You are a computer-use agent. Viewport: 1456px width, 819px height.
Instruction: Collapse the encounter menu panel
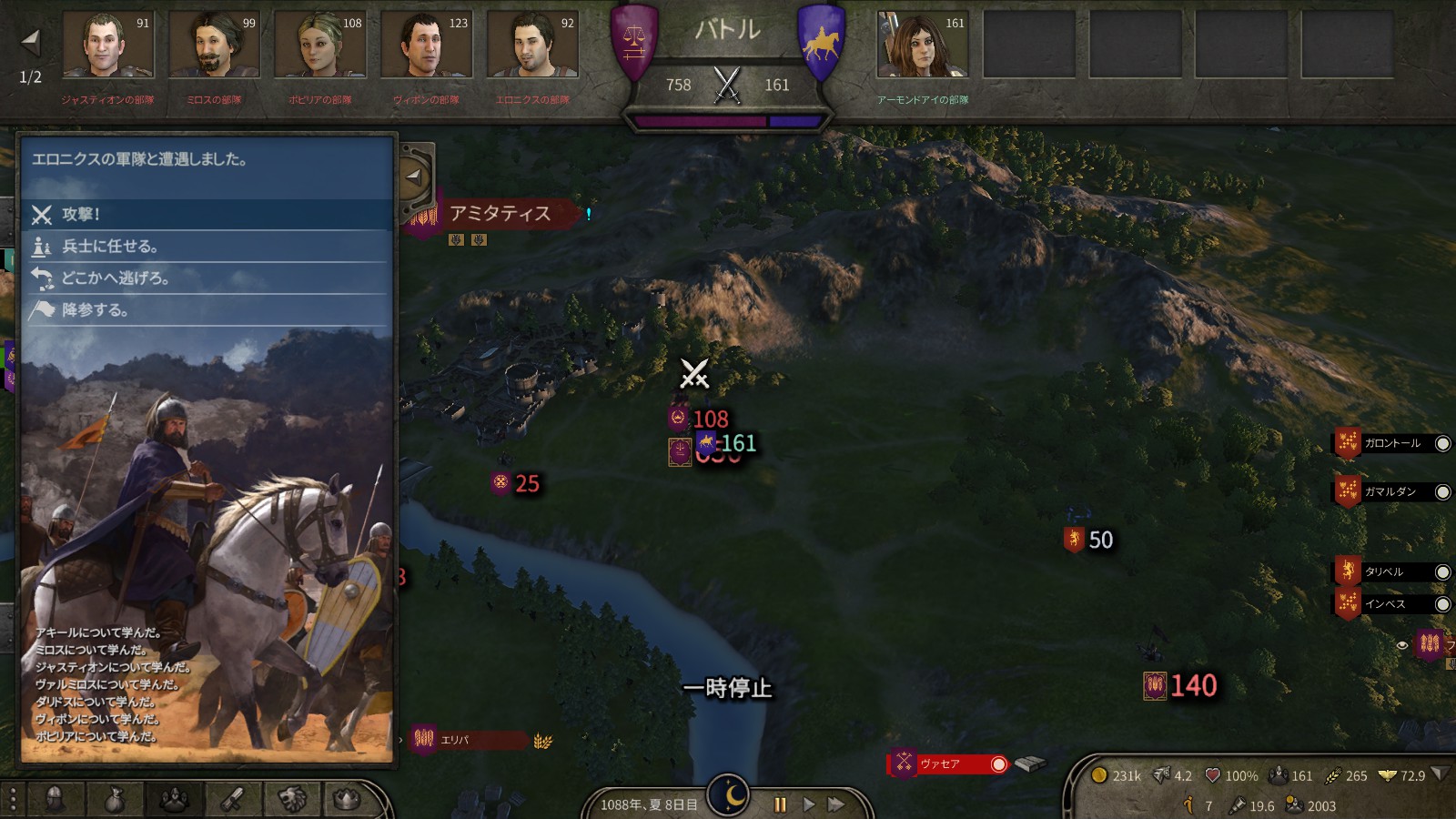click(414, 177)
